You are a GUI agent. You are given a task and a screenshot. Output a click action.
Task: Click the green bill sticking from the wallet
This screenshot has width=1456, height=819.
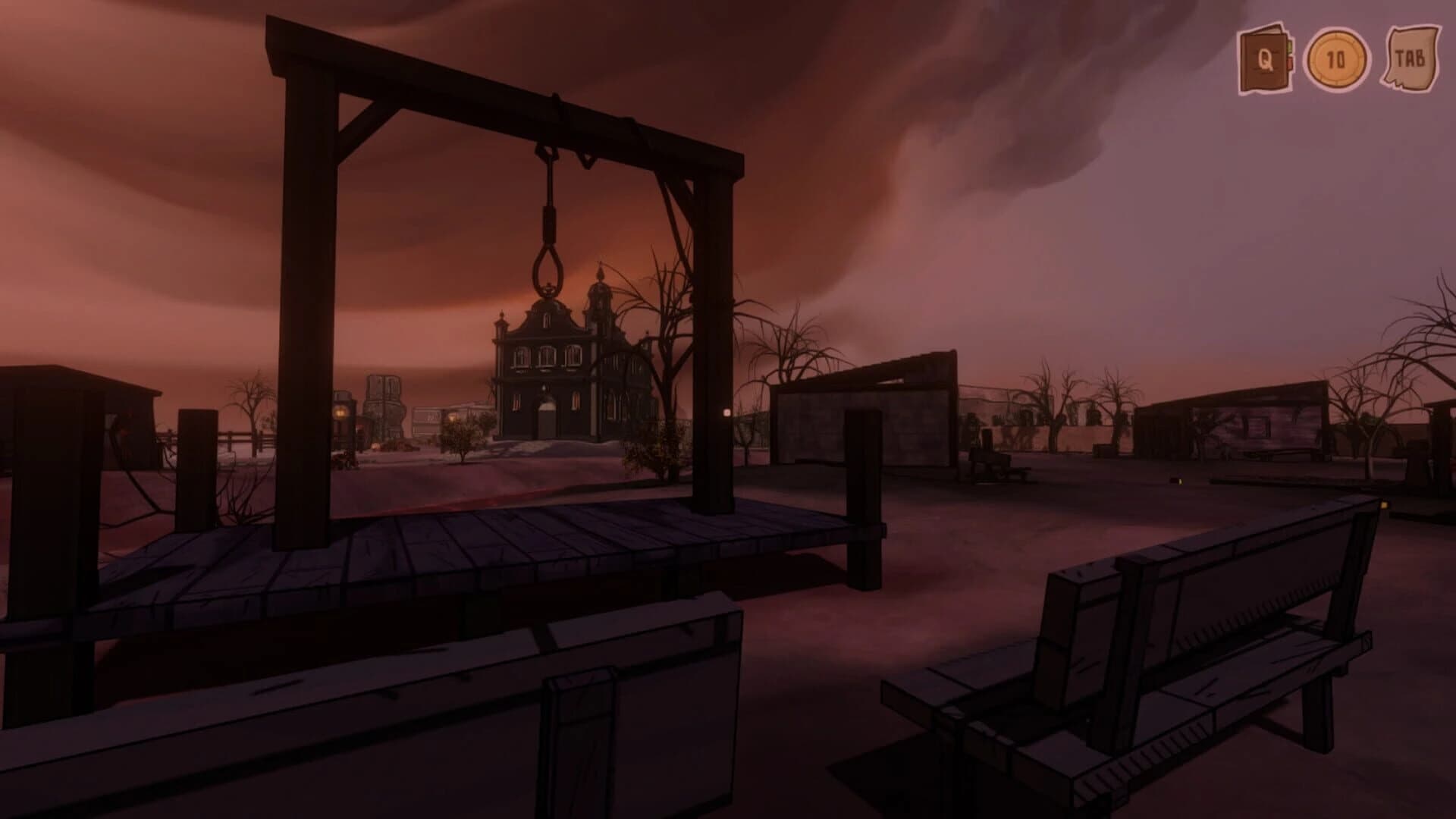tap(1290, 45)
